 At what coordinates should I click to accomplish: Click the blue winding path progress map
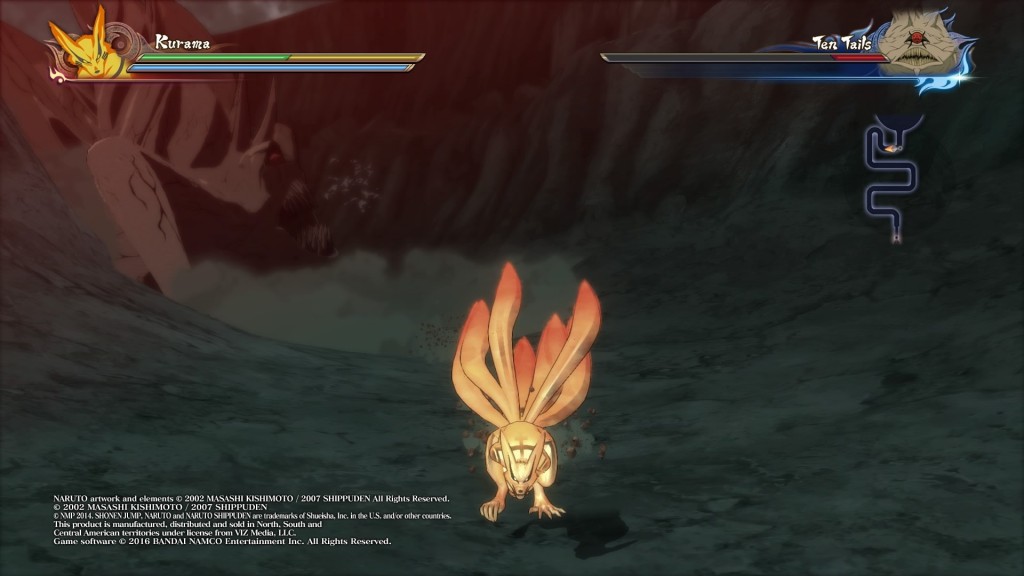pyautogui.click(x=888, y=180)
